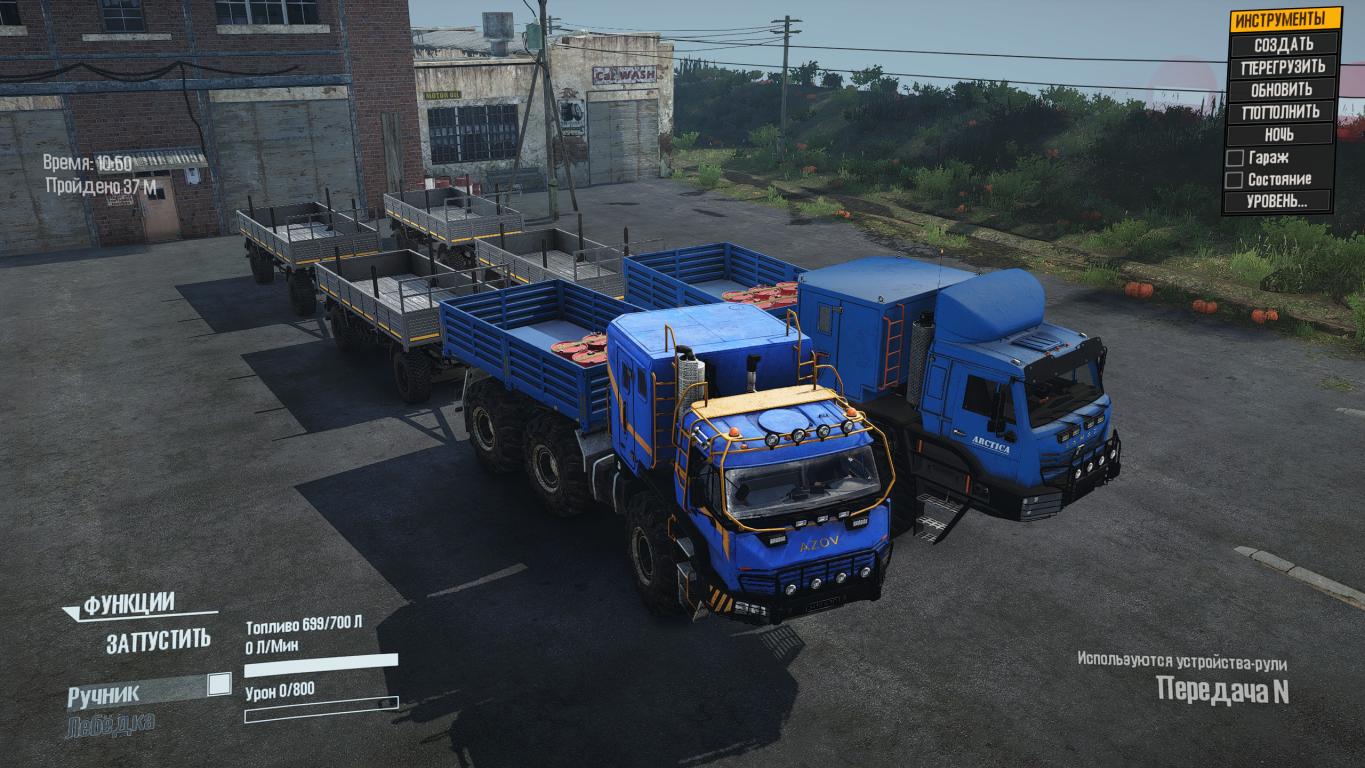Click the ОБНОВИТЬ button
1365x768 pixels.
pos(1283,89)
